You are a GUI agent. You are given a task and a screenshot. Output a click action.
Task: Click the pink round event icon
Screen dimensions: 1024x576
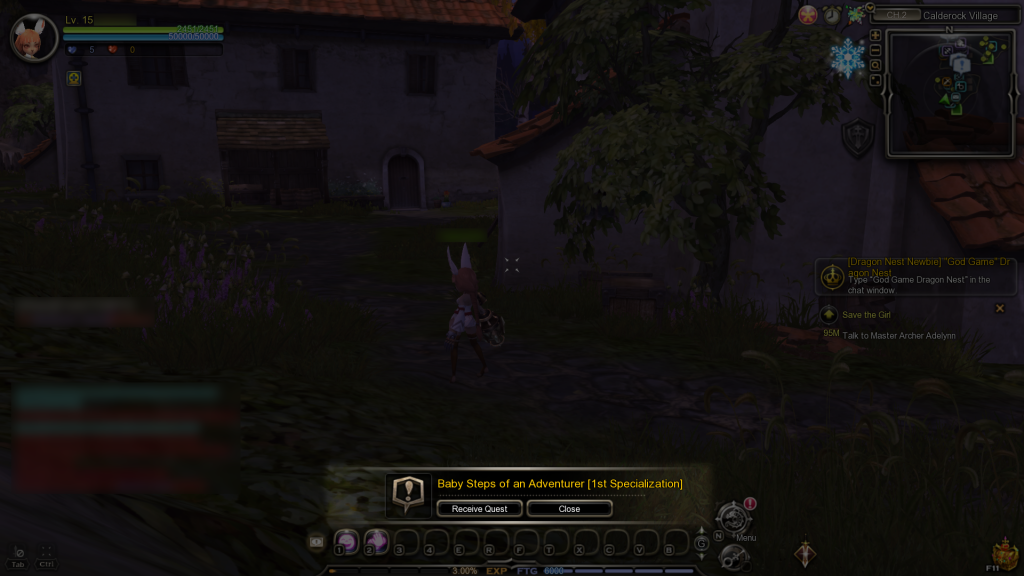coord(808,15)
